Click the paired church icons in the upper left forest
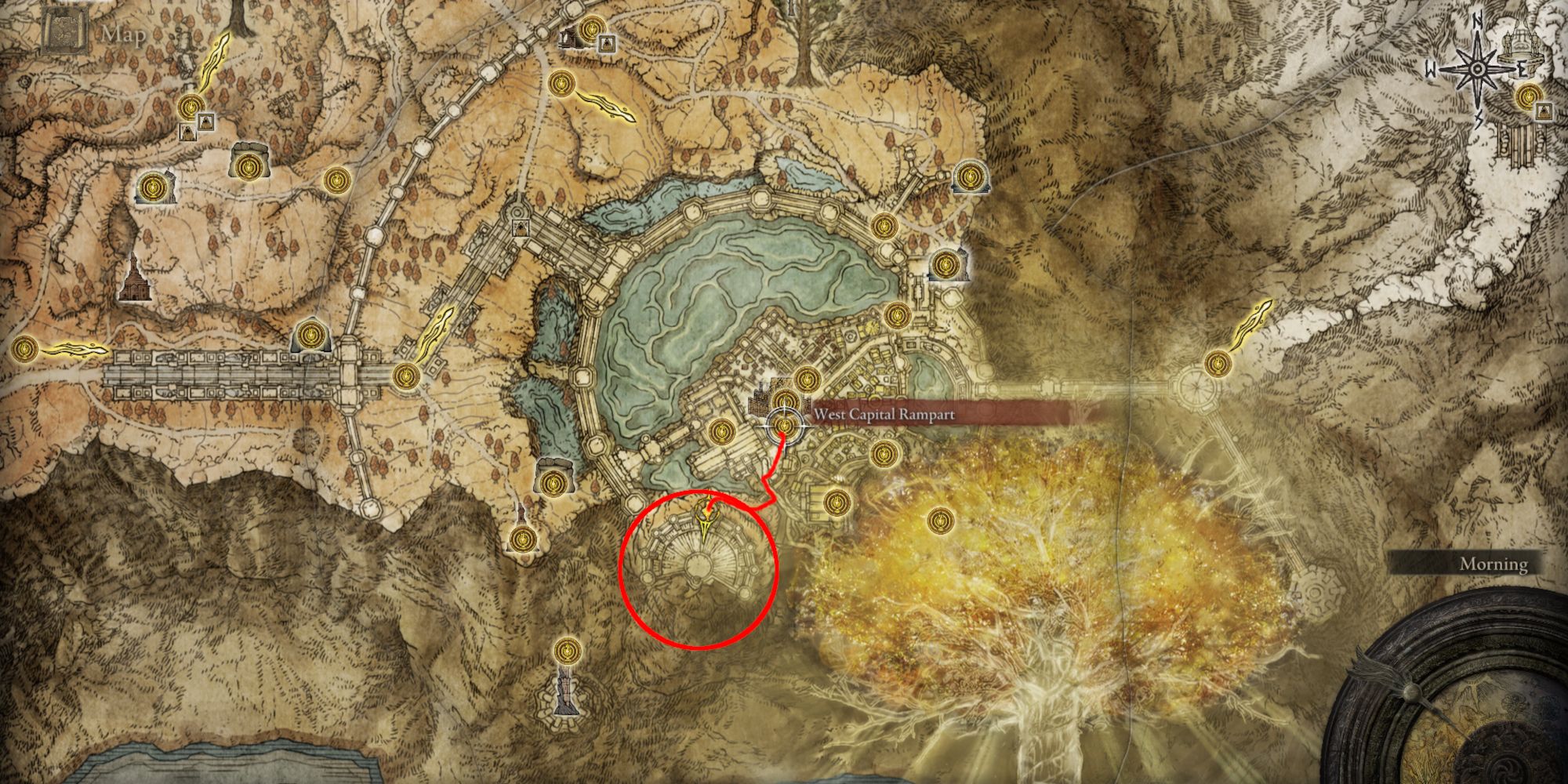The width and height of the screenshot is (1568, 784). click(196, 125)
